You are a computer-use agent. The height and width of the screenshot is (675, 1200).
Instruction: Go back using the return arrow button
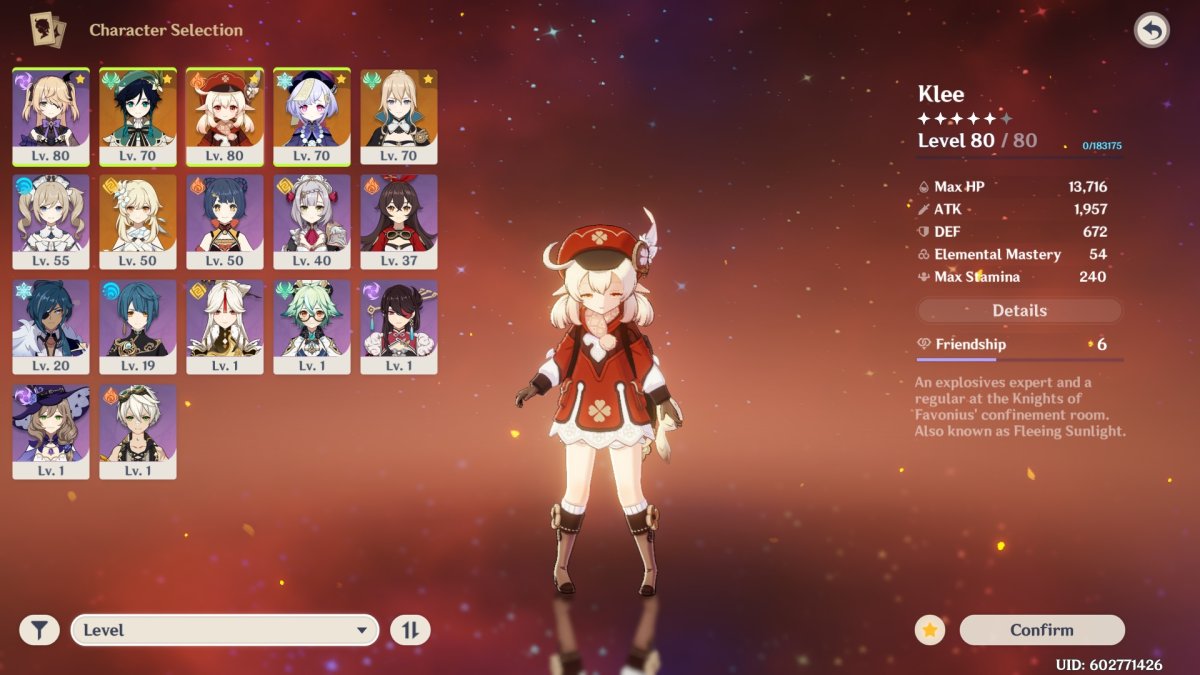point(1152,31)
